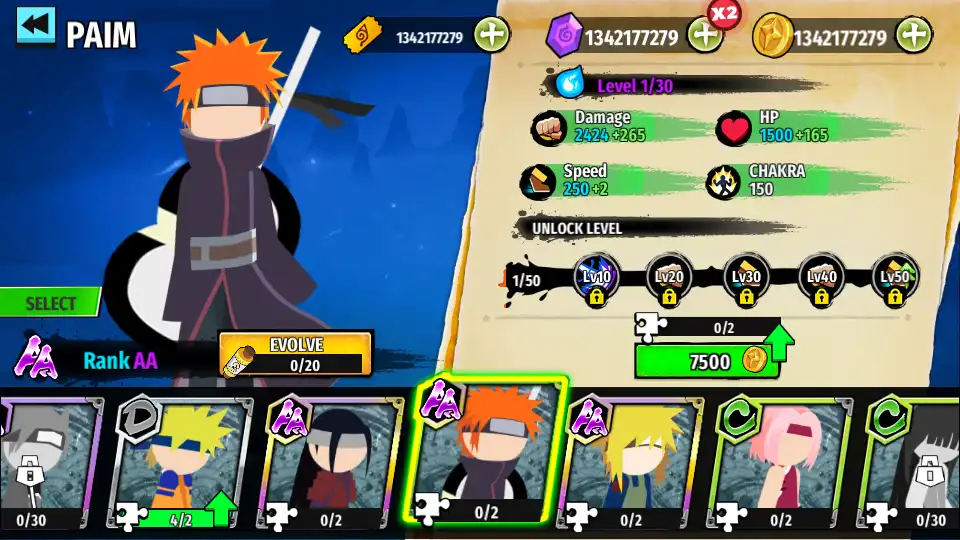Tap the red X2 bonus badge
Viewport: 960px width, 540px height.
(723, 13)
